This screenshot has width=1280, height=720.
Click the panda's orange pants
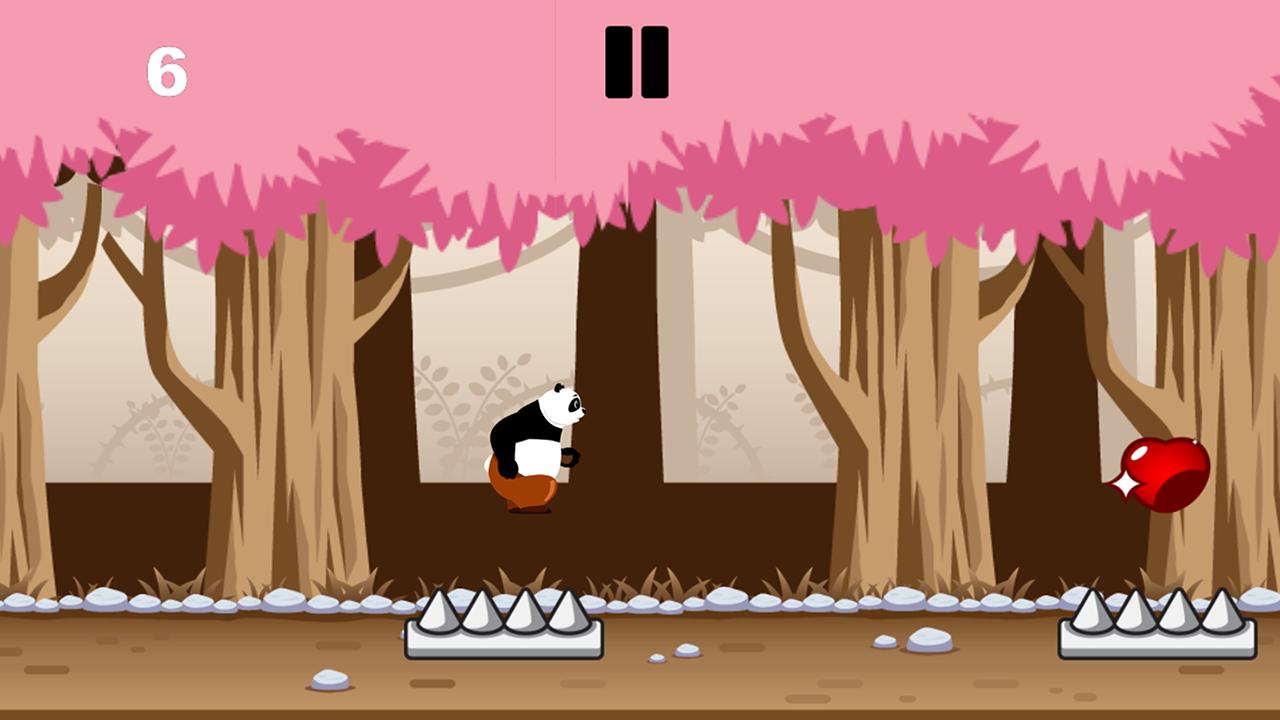[525, 490]
